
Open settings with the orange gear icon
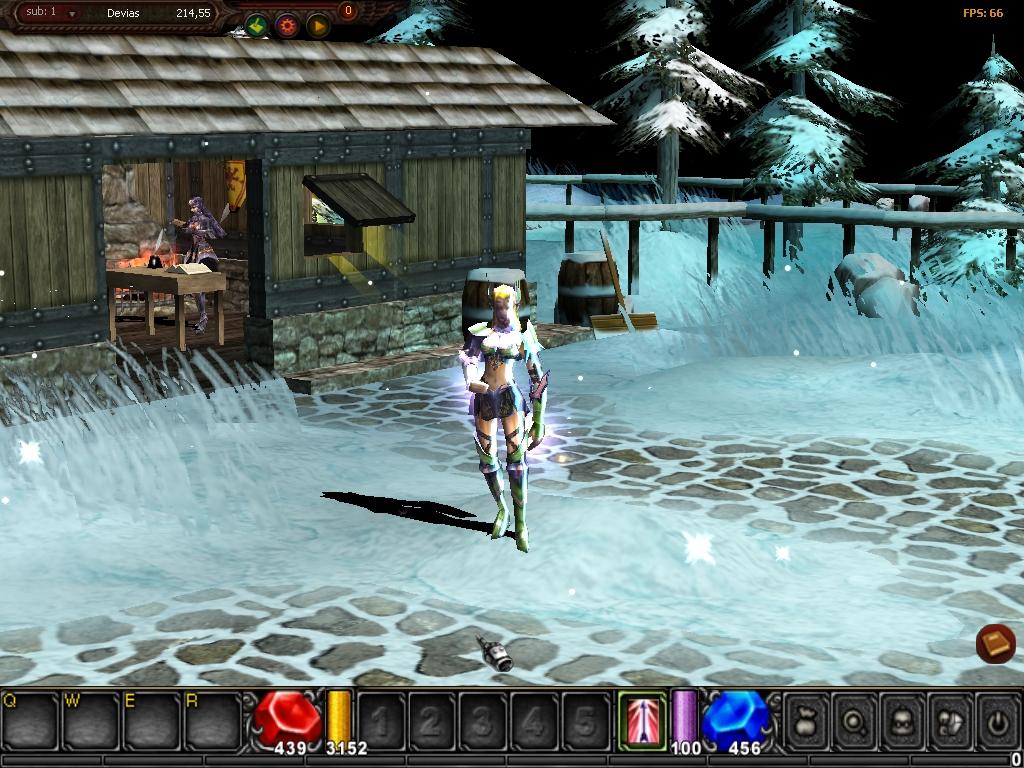287,26
